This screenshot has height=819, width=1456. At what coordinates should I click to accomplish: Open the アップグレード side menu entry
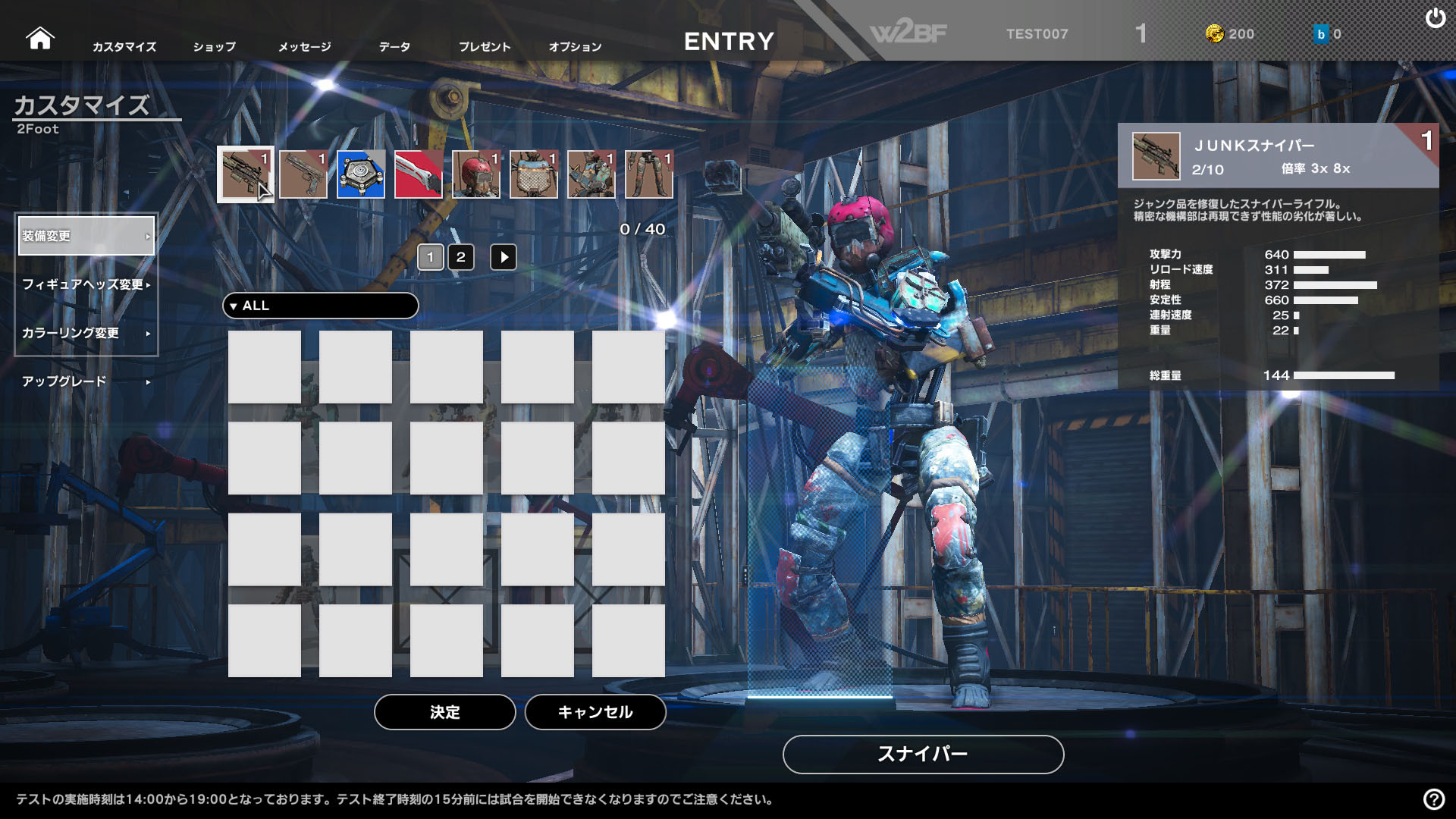coord(86,381)
